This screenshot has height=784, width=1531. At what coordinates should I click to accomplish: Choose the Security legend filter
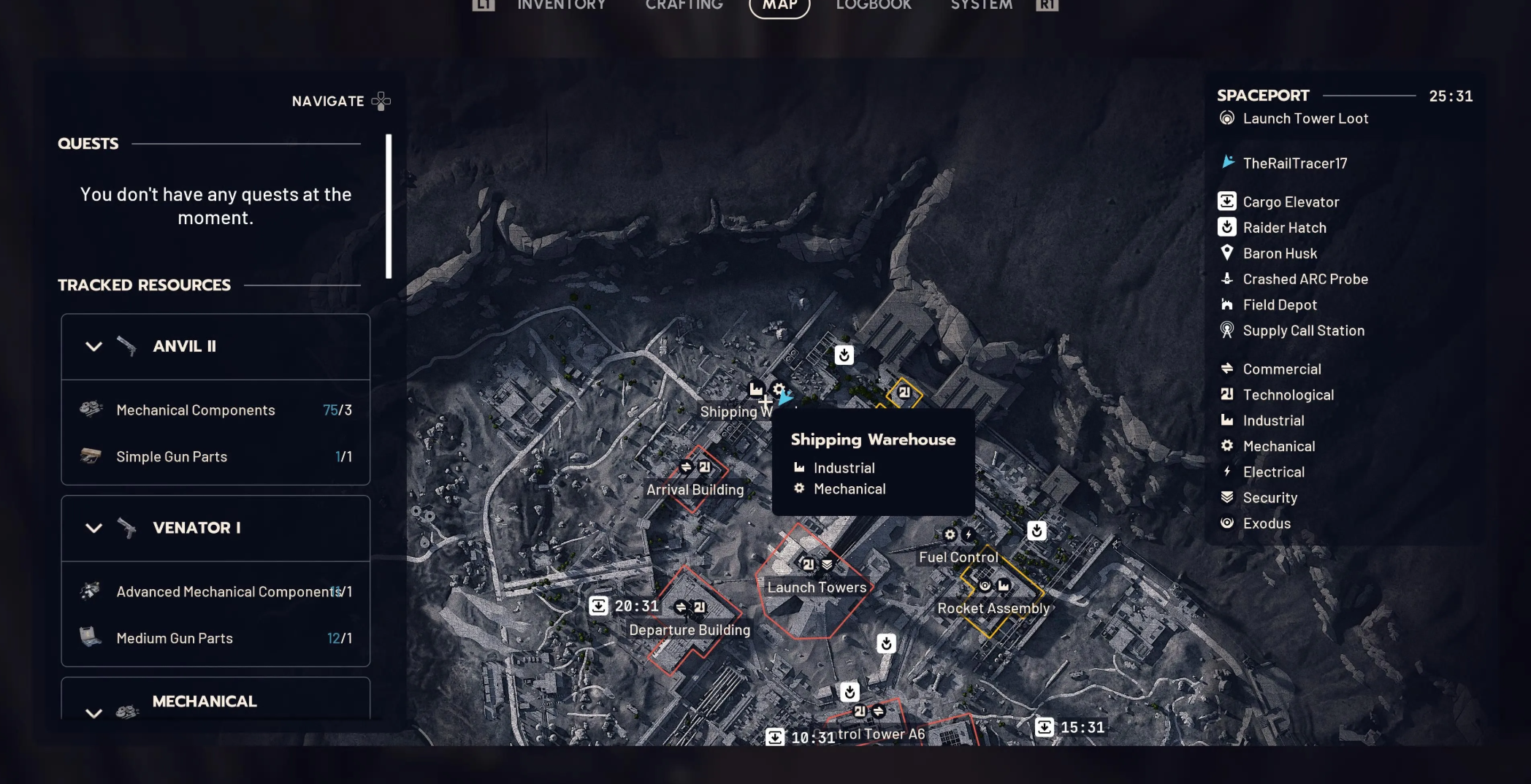point(1270,498)
